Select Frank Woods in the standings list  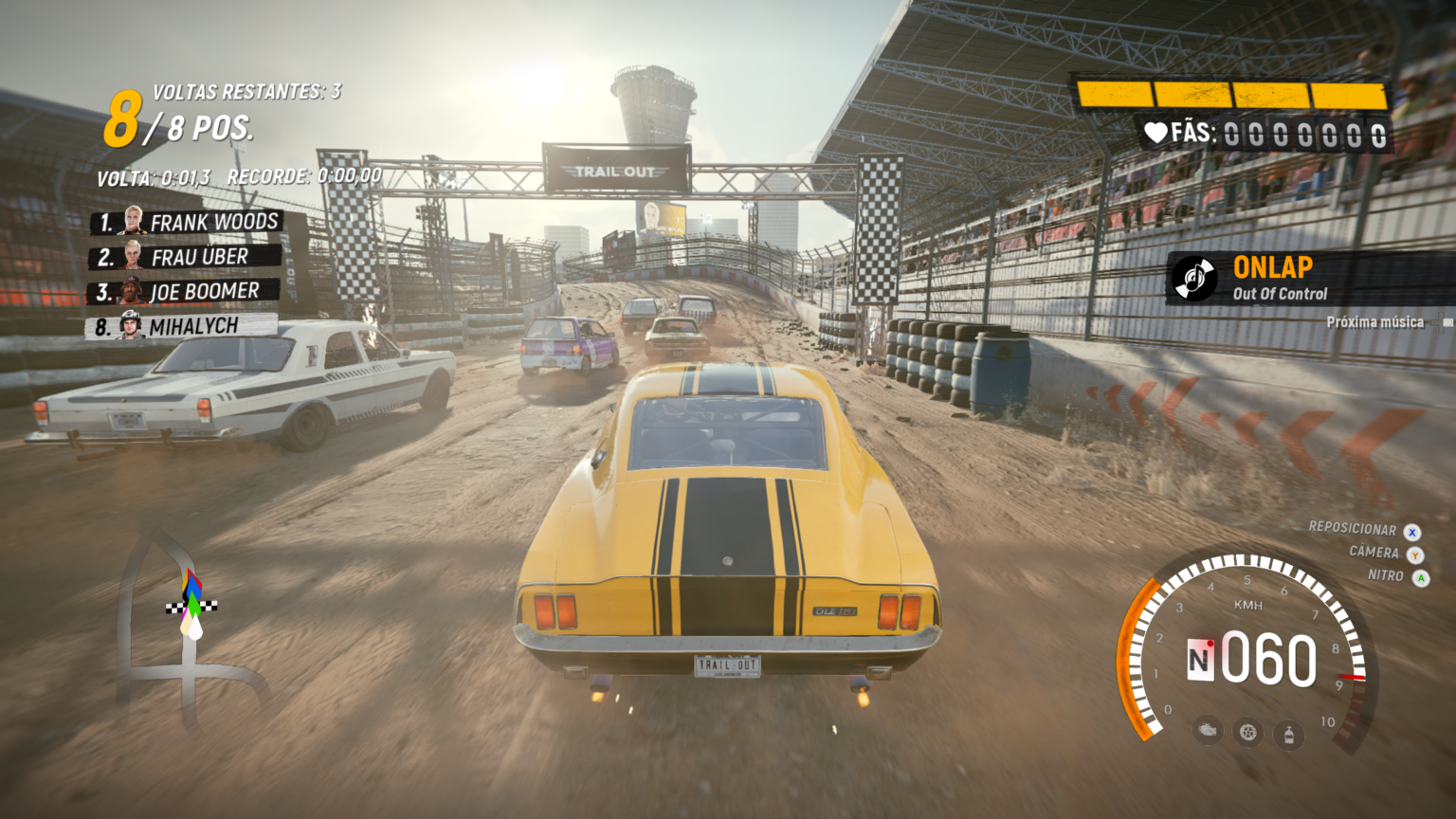point(187,223)
